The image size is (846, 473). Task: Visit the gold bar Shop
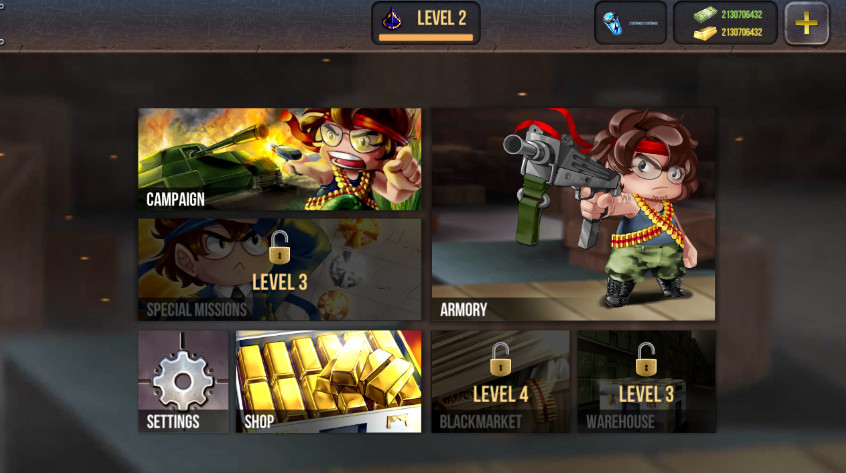pos(328,382)
